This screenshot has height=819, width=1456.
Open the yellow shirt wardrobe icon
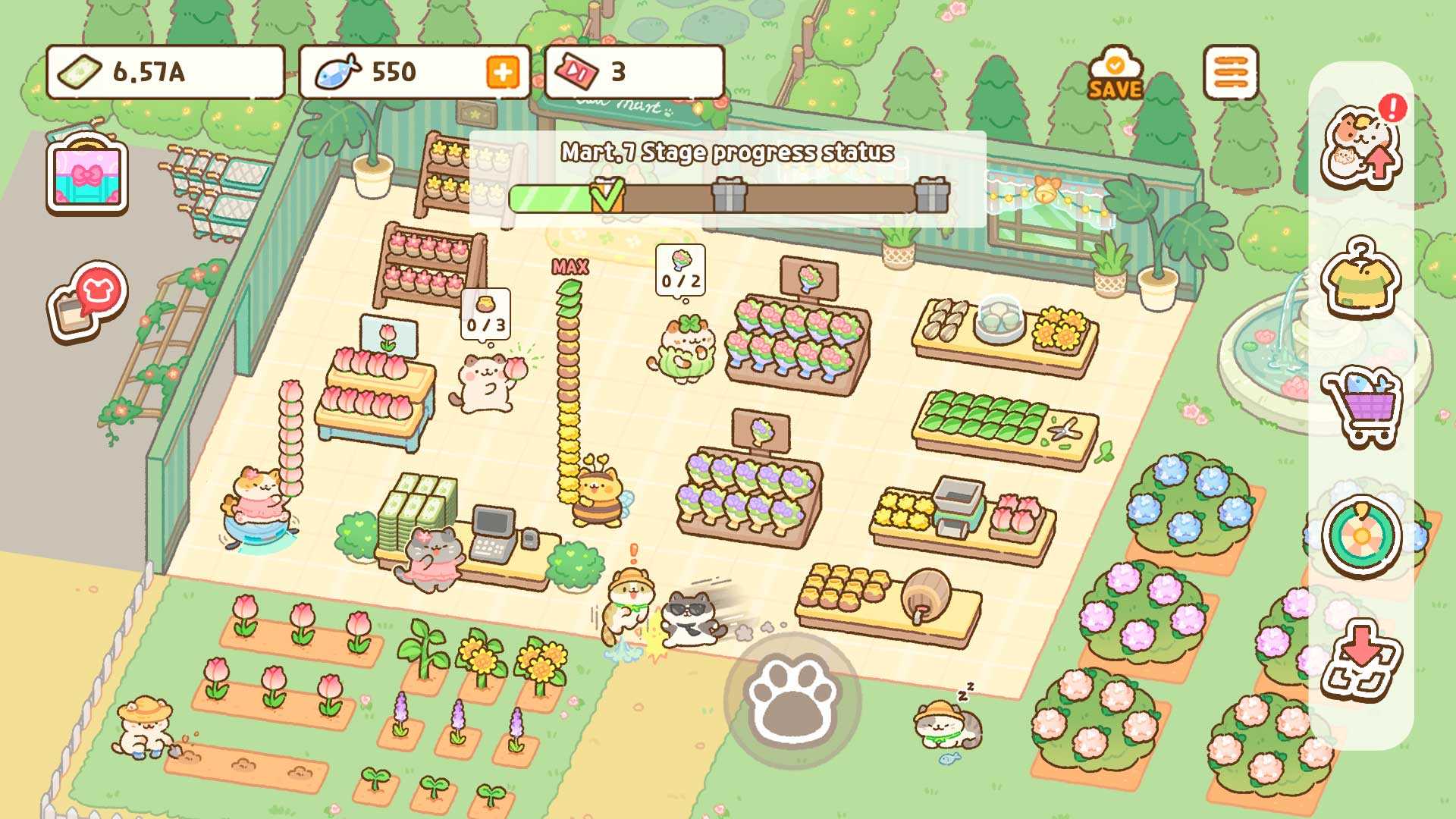(1360, 278)
